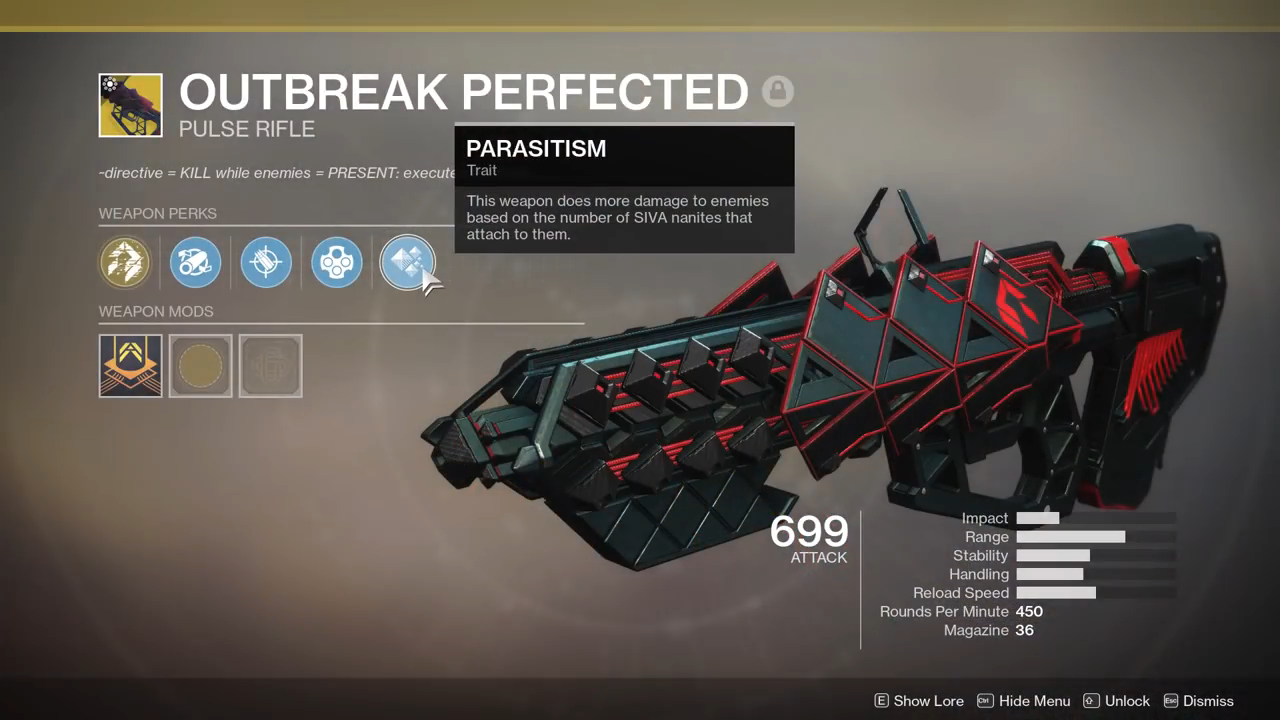1280x720 pixels.
Task: Choose the crosshair bullets magazine perk
Action: point(266,263)
